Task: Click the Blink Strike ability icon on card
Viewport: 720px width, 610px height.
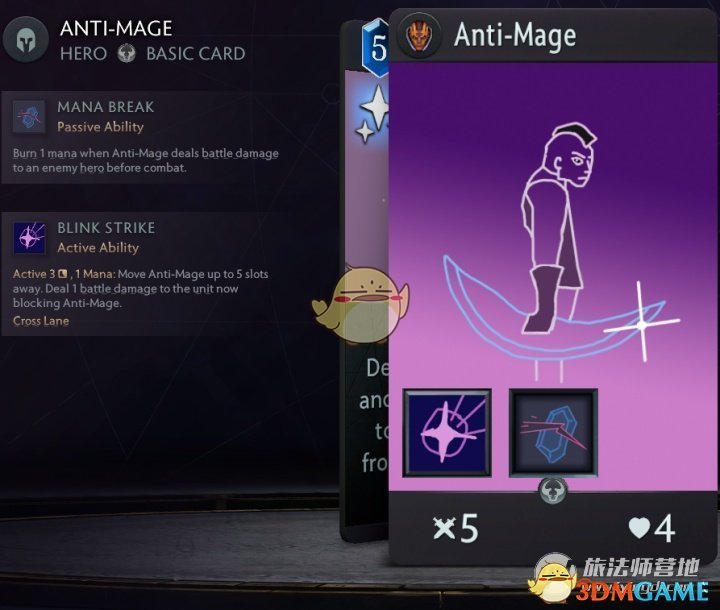Action: [x=447, y=433]
